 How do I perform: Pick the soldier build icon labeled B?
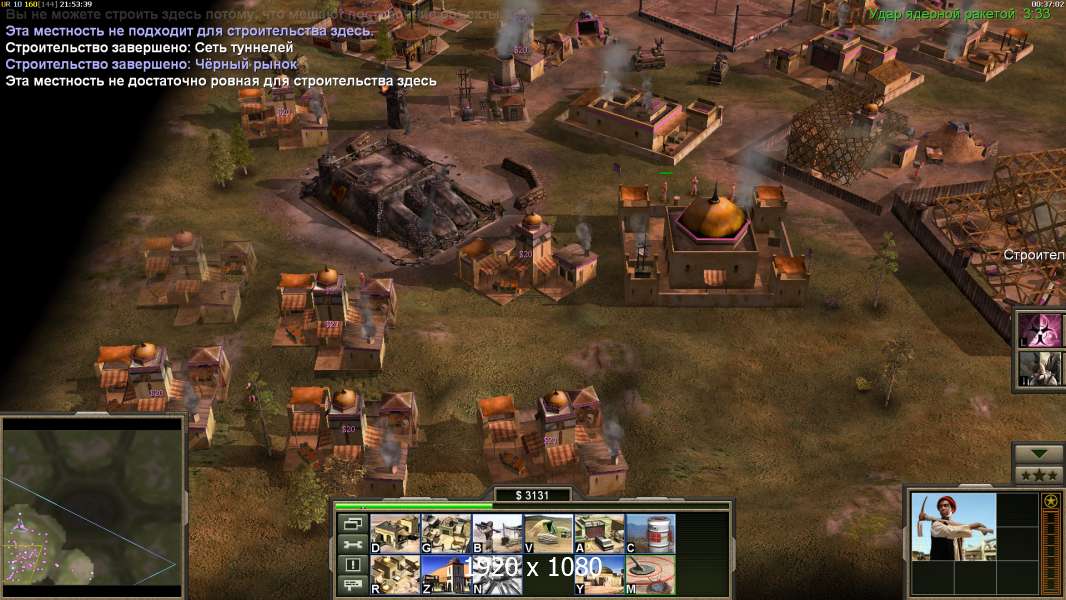point(497,533)
